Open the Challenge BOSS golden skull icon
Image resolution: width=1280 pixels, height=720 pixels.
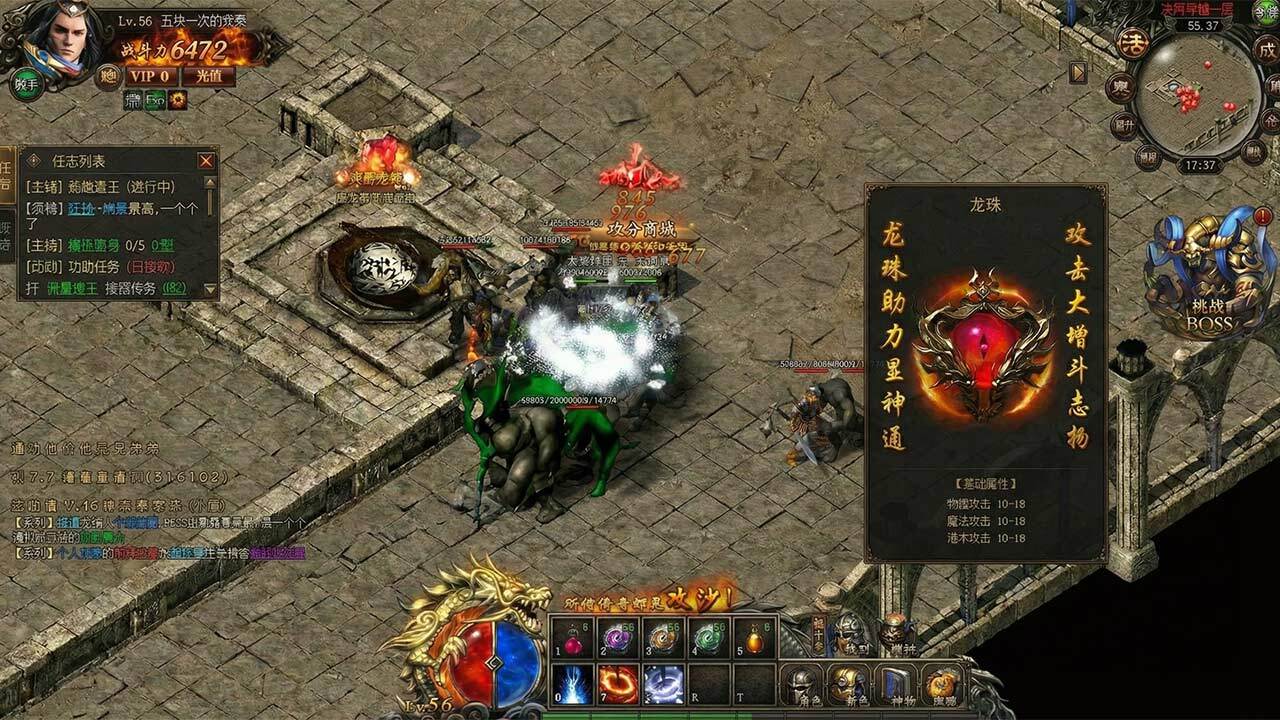click(1208, 275)
